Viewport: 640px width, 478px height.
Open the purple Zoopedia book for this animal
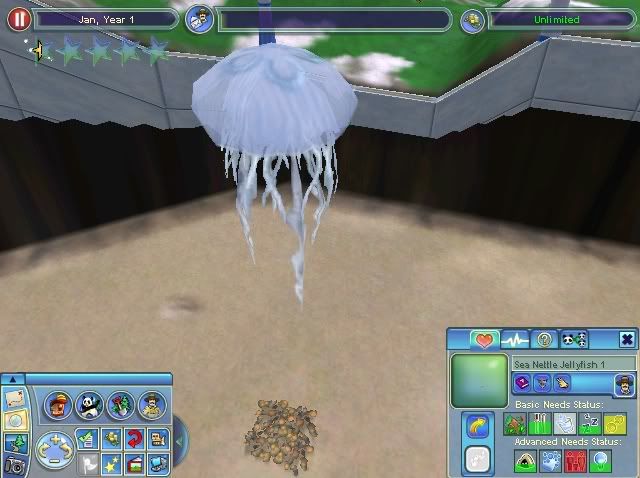point(521,382)
